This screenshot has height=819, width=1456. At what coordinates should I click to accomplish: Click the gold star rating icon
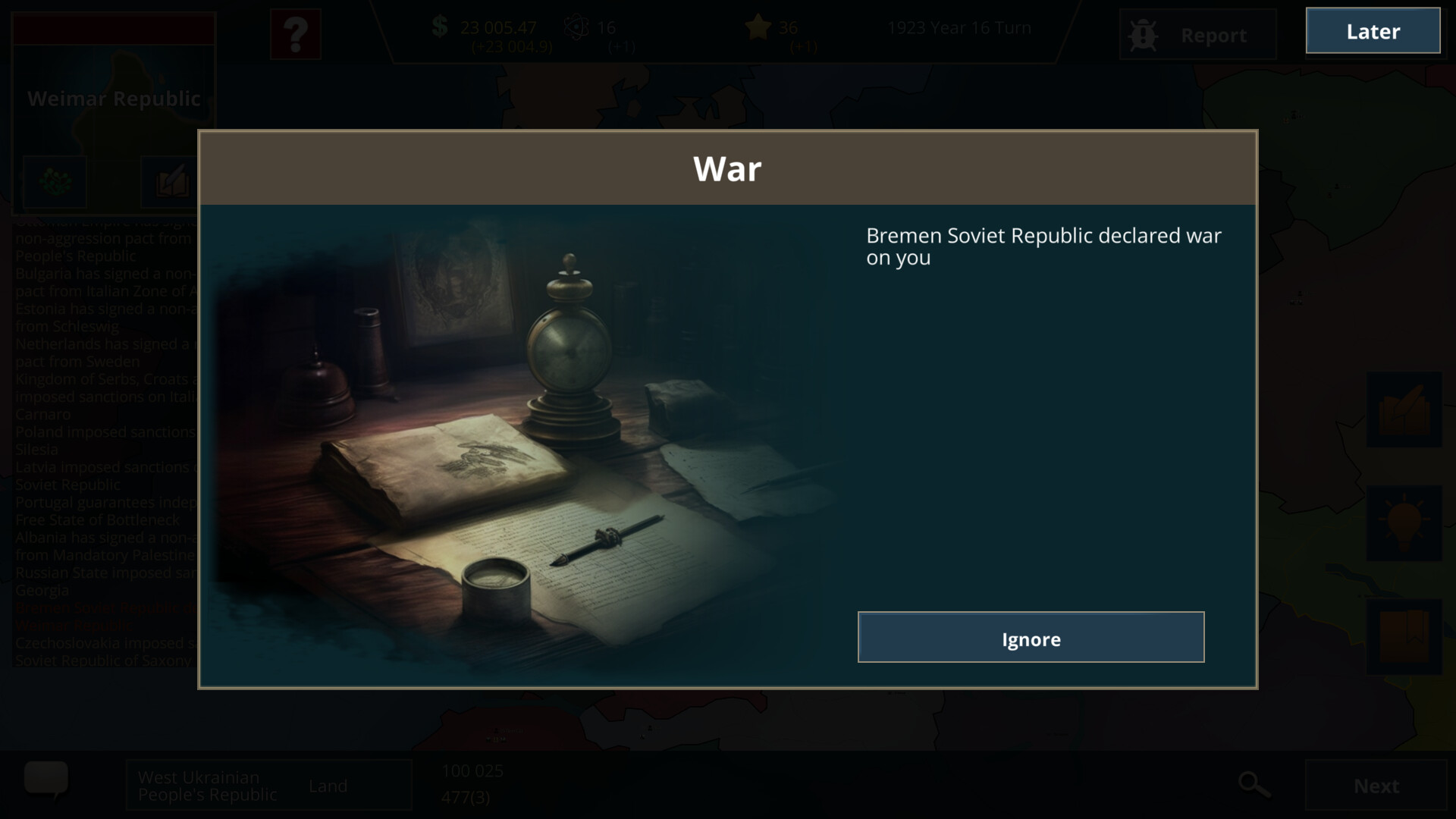coord(757,28)
